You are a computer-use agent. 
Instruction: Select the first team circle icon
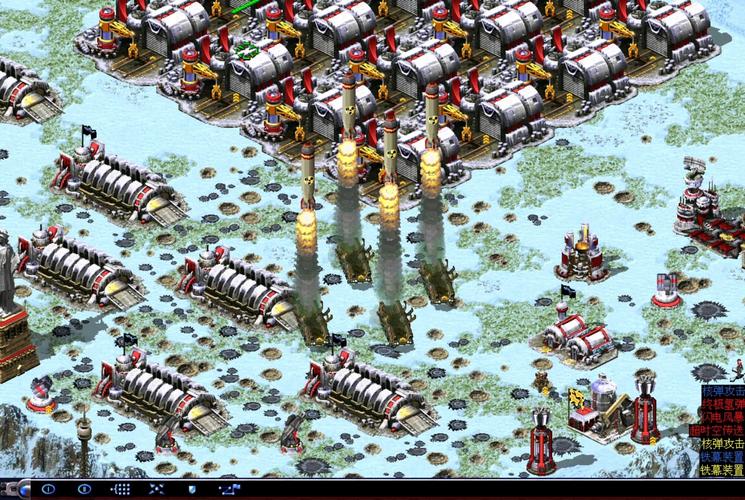[48, 489]
